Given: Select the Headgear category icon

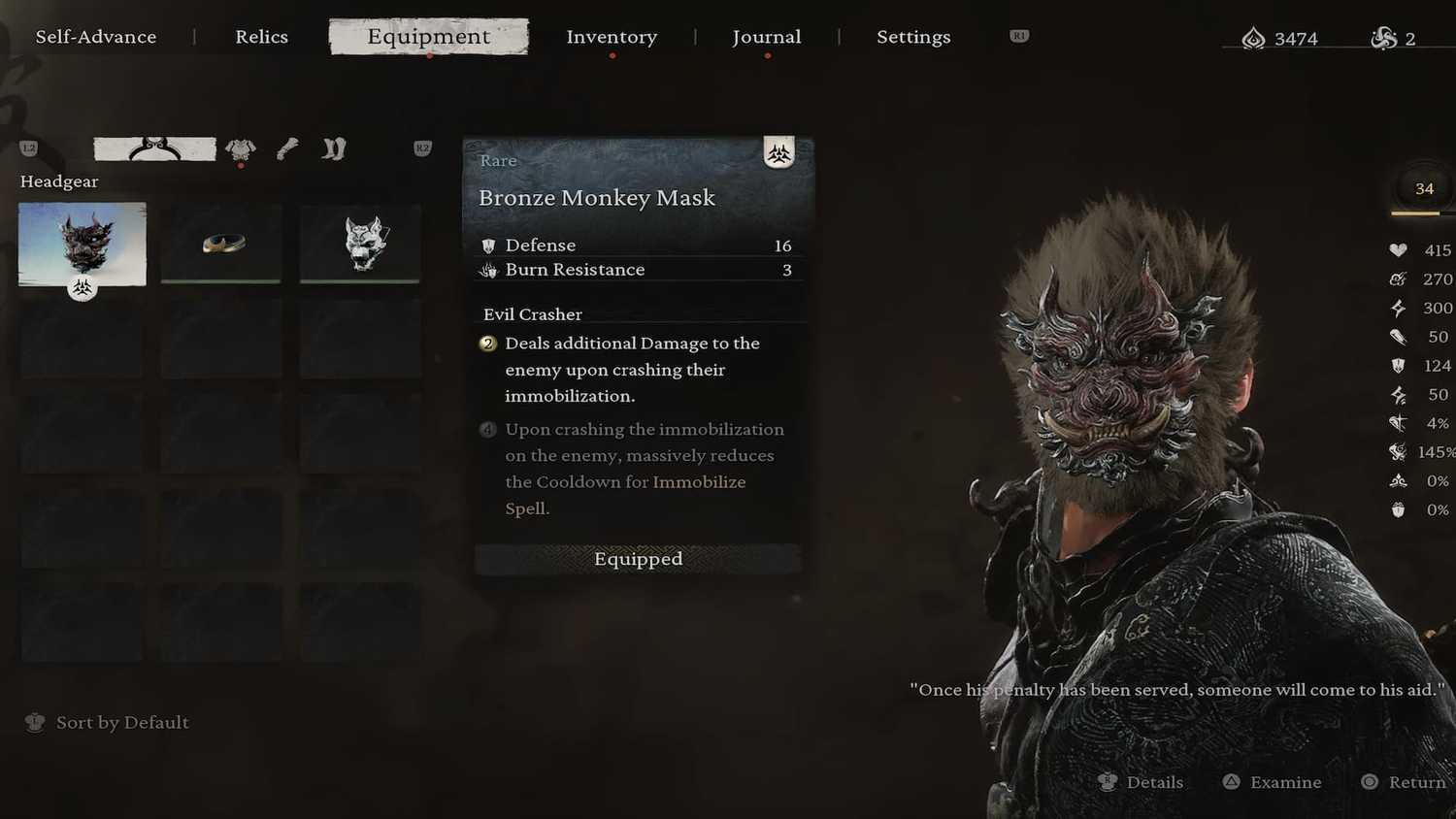Looking at the screenshot, I should pyautogui.click(x=155, y=148).
